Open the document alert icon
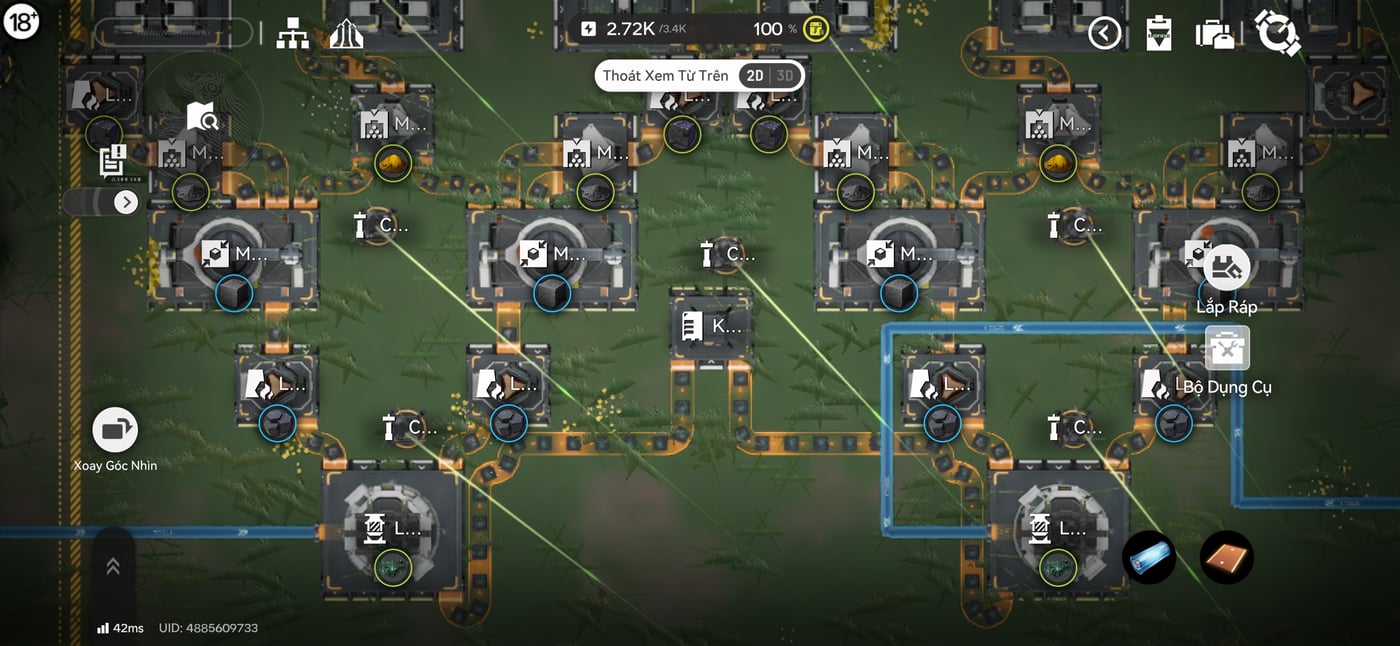 (x=113, y=161)
